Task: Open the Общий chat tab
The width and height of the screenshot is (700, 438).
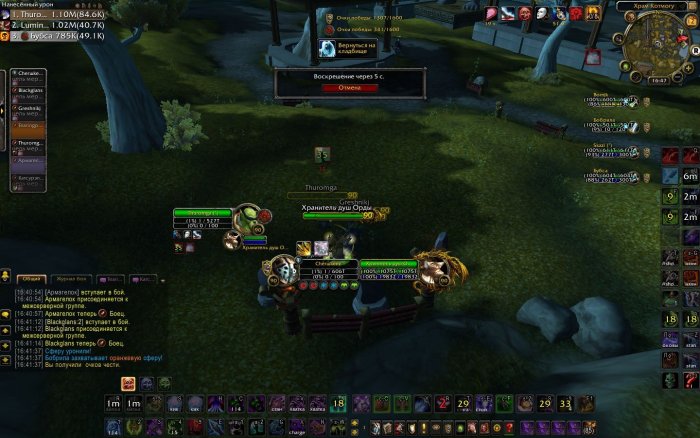Action: coord(31,279)
